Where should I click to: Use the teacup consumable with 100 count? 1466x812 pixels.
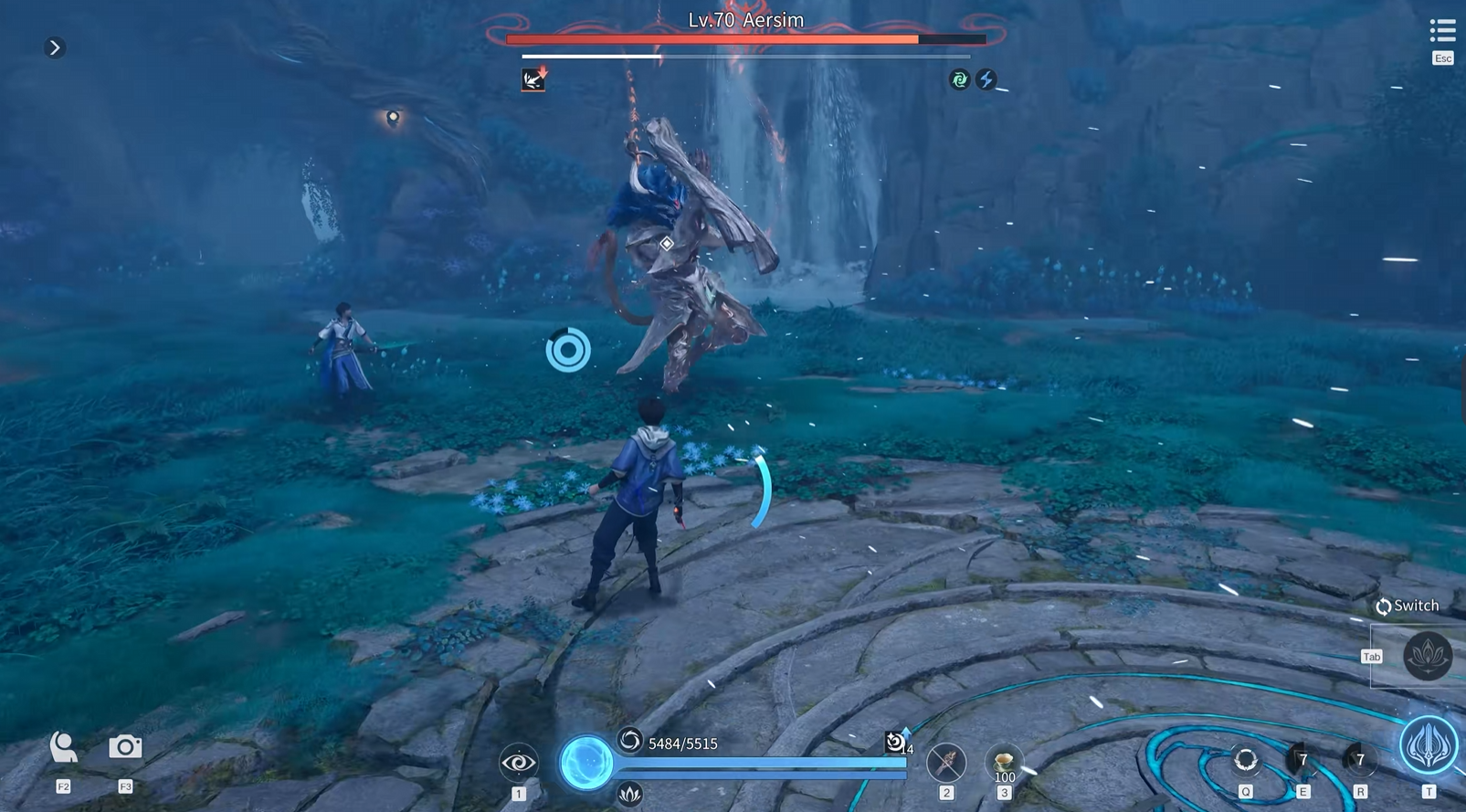point(1004,761)
